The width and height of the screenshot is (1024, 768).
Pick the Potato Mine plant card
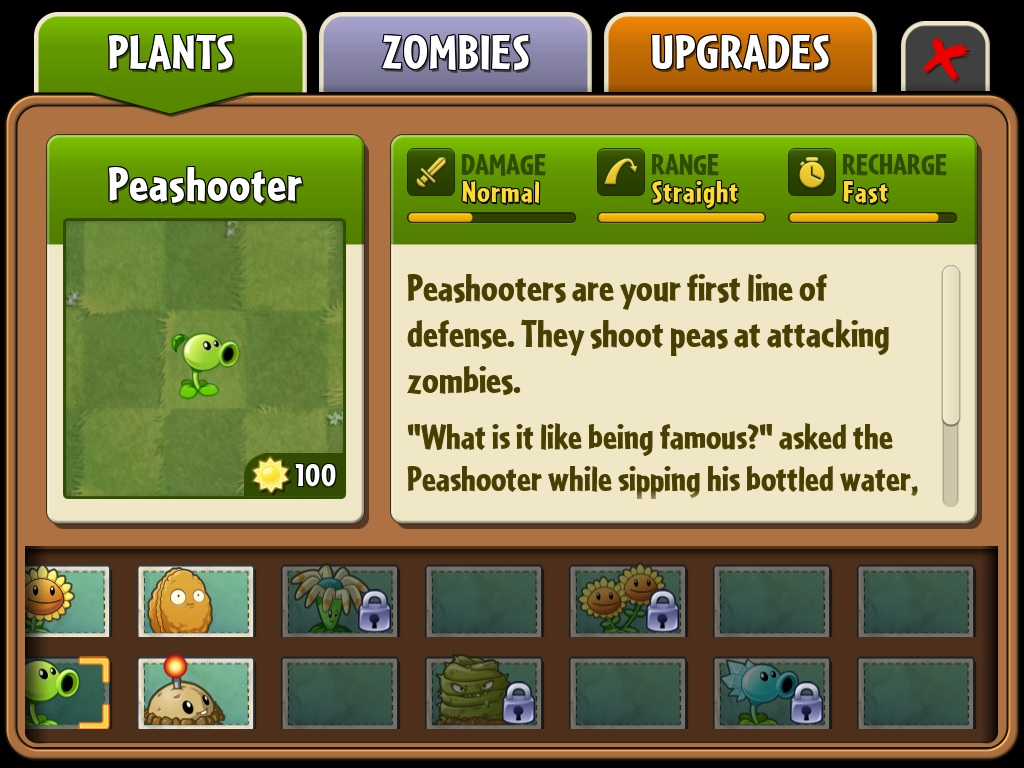[196, 692]
